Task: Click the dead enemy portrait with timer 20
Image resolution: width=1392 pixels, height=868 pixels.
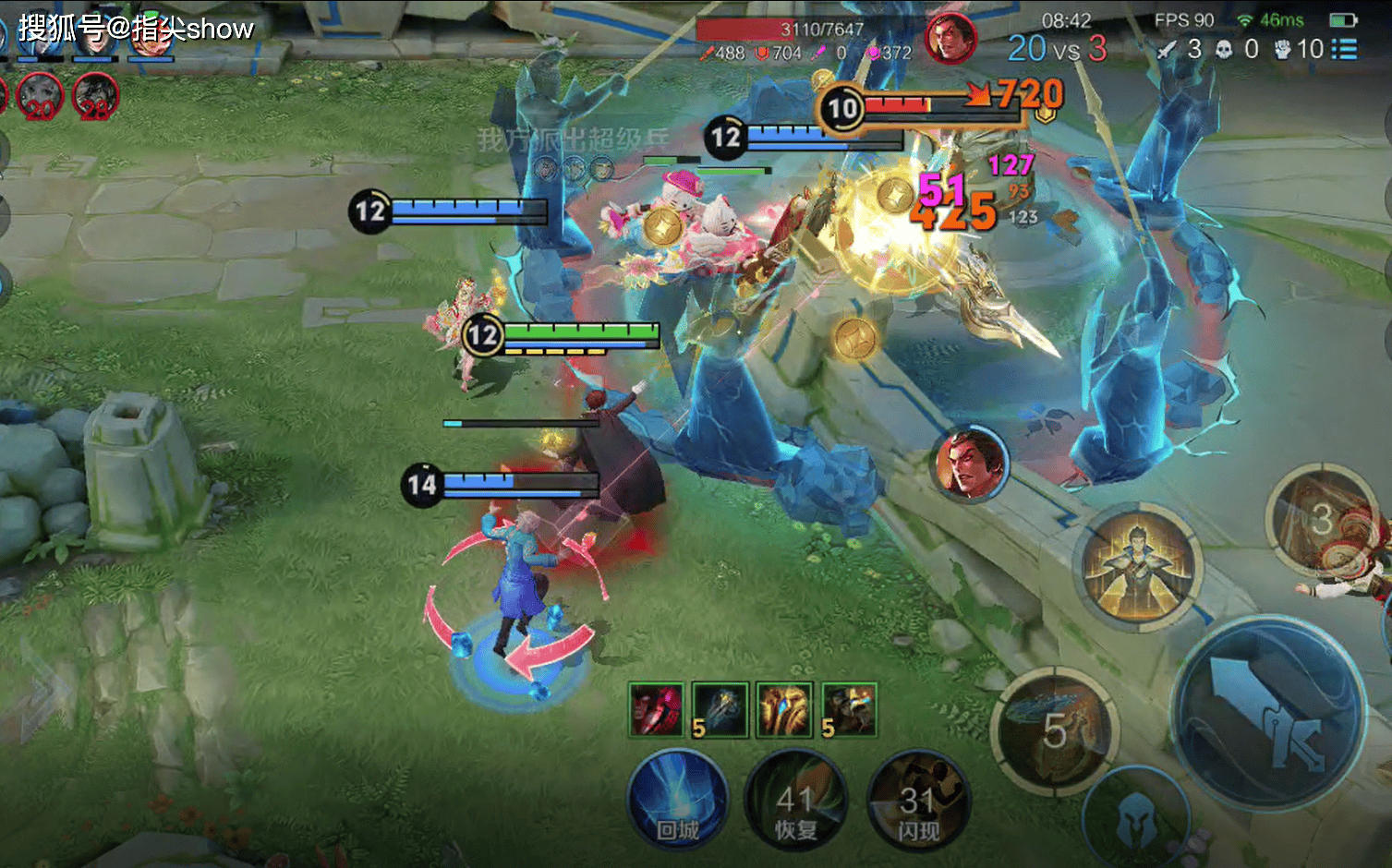Action: (x=39, y=95)
